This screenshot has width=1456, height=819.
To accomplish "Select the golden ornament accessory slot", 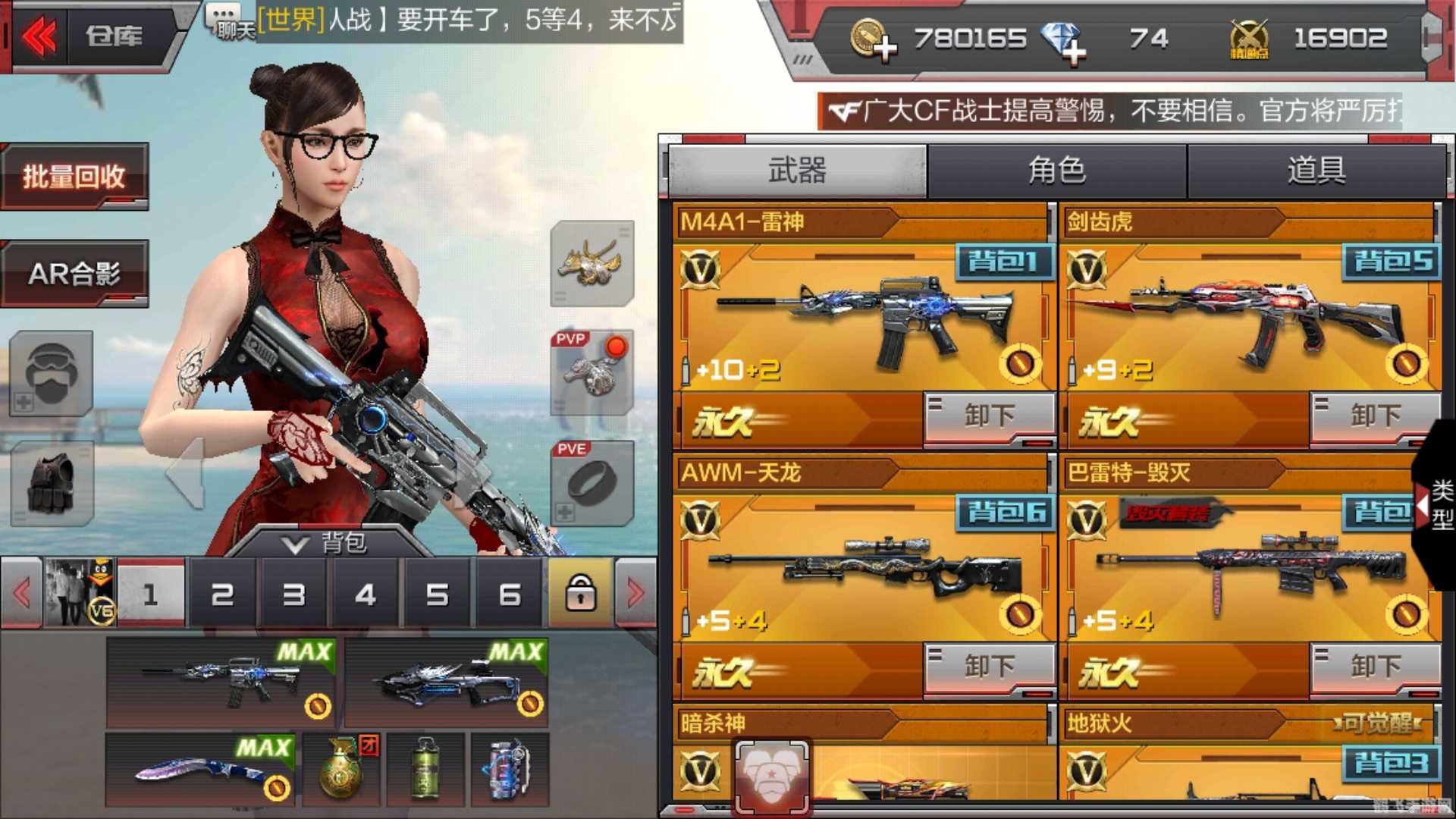I will tap(592, 267).
